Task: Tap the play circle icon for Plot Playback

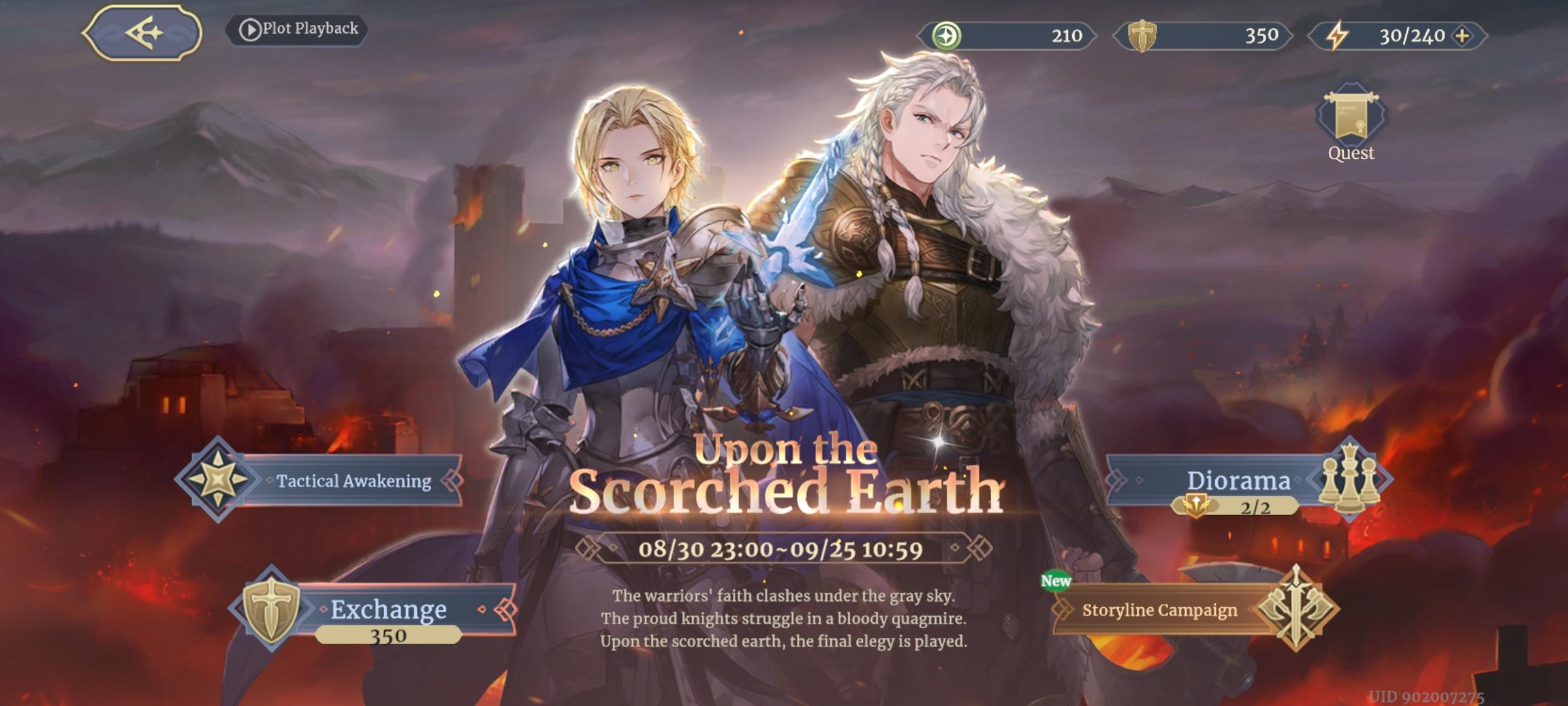Action: point(252,29)
